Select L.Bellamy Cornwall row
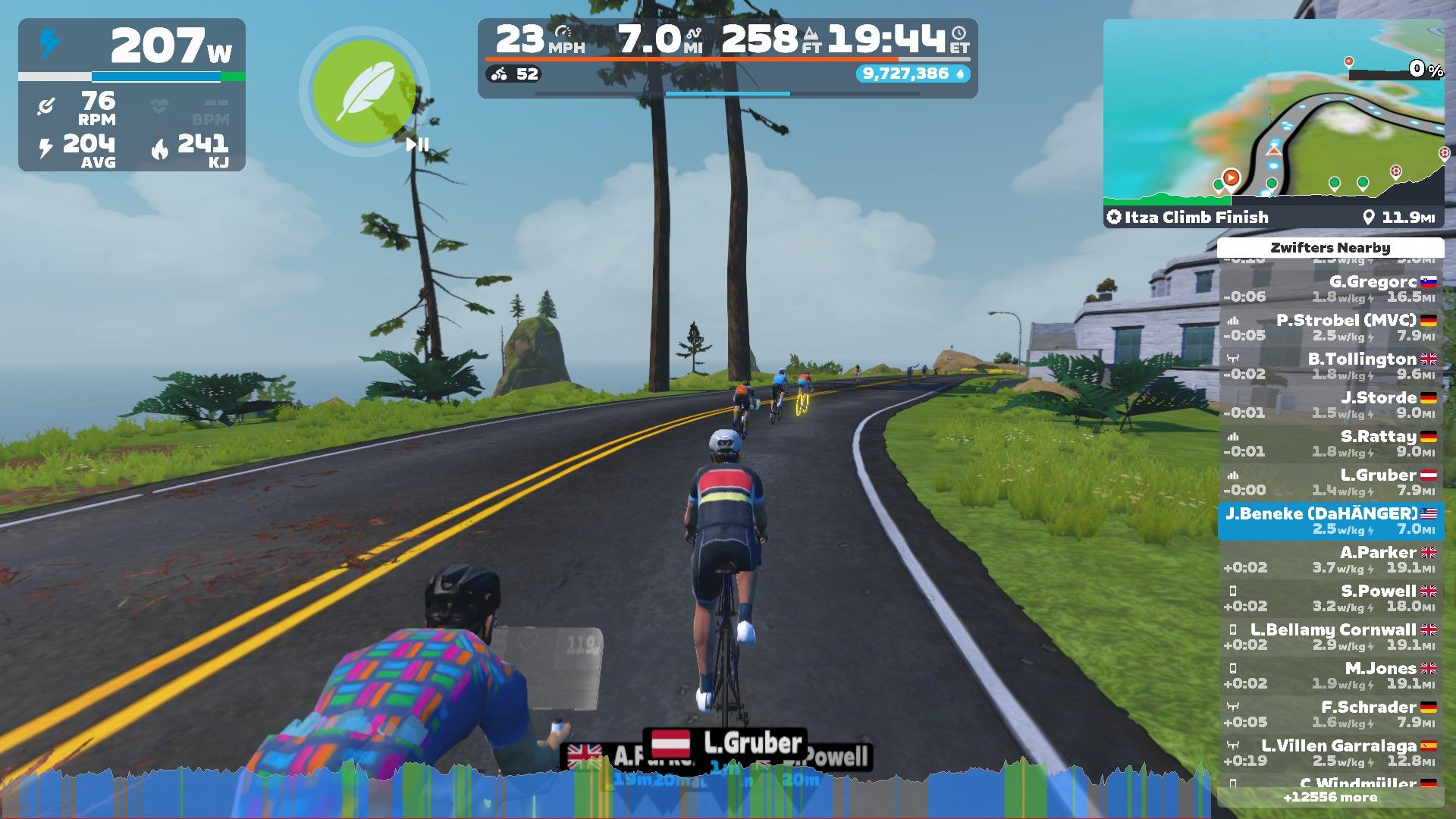Viewport: 1456px width, 819px height. point(1330,637)
